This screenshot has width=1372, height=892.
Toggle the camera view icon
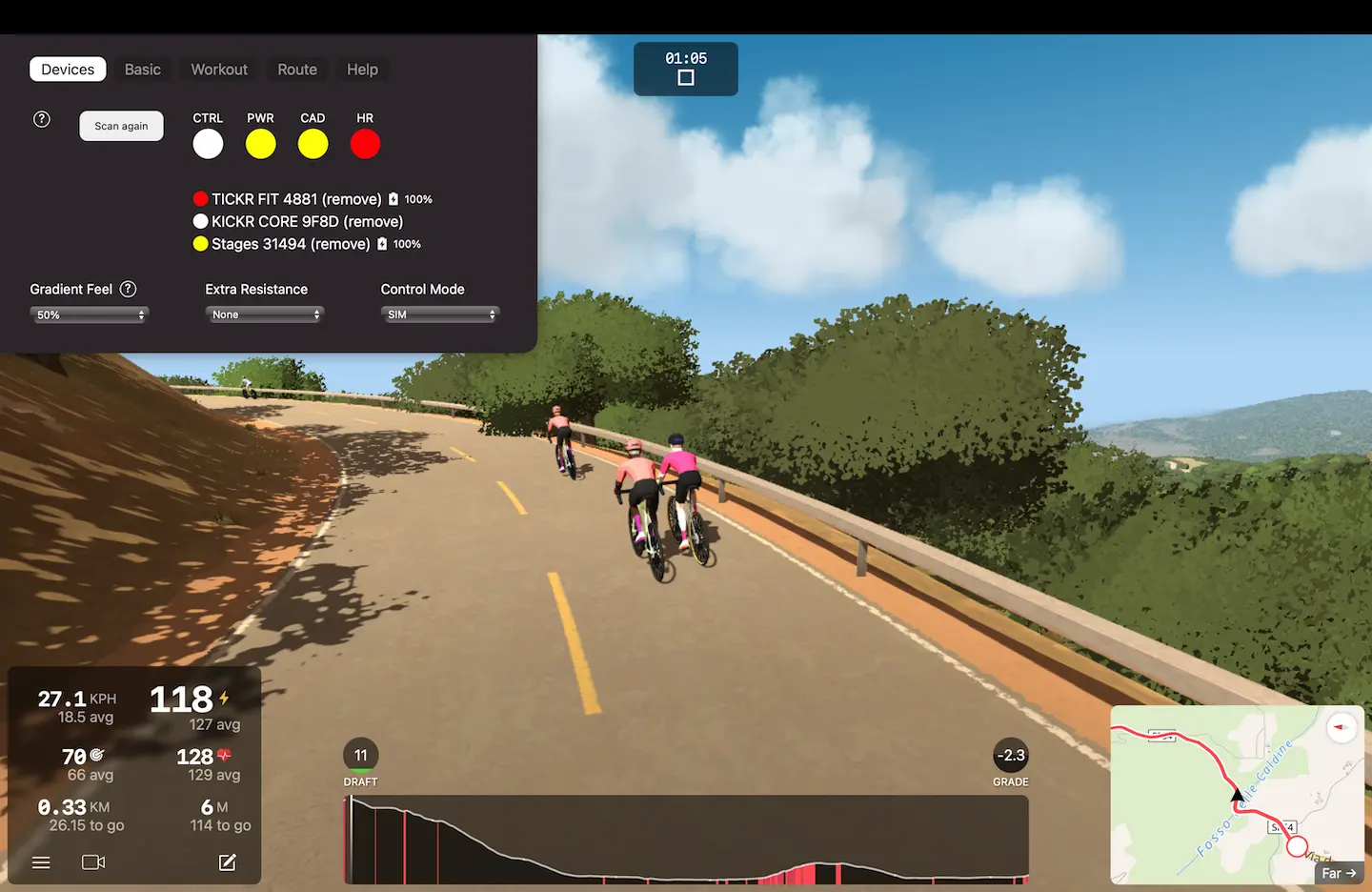point(93,862)
